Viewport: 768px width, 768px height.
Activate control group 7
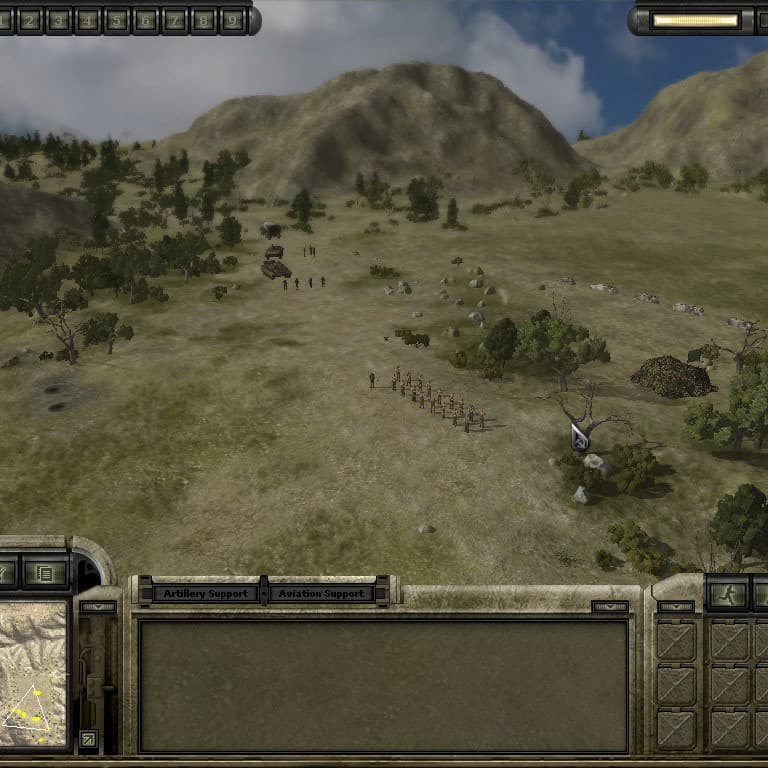pos(175,19)
